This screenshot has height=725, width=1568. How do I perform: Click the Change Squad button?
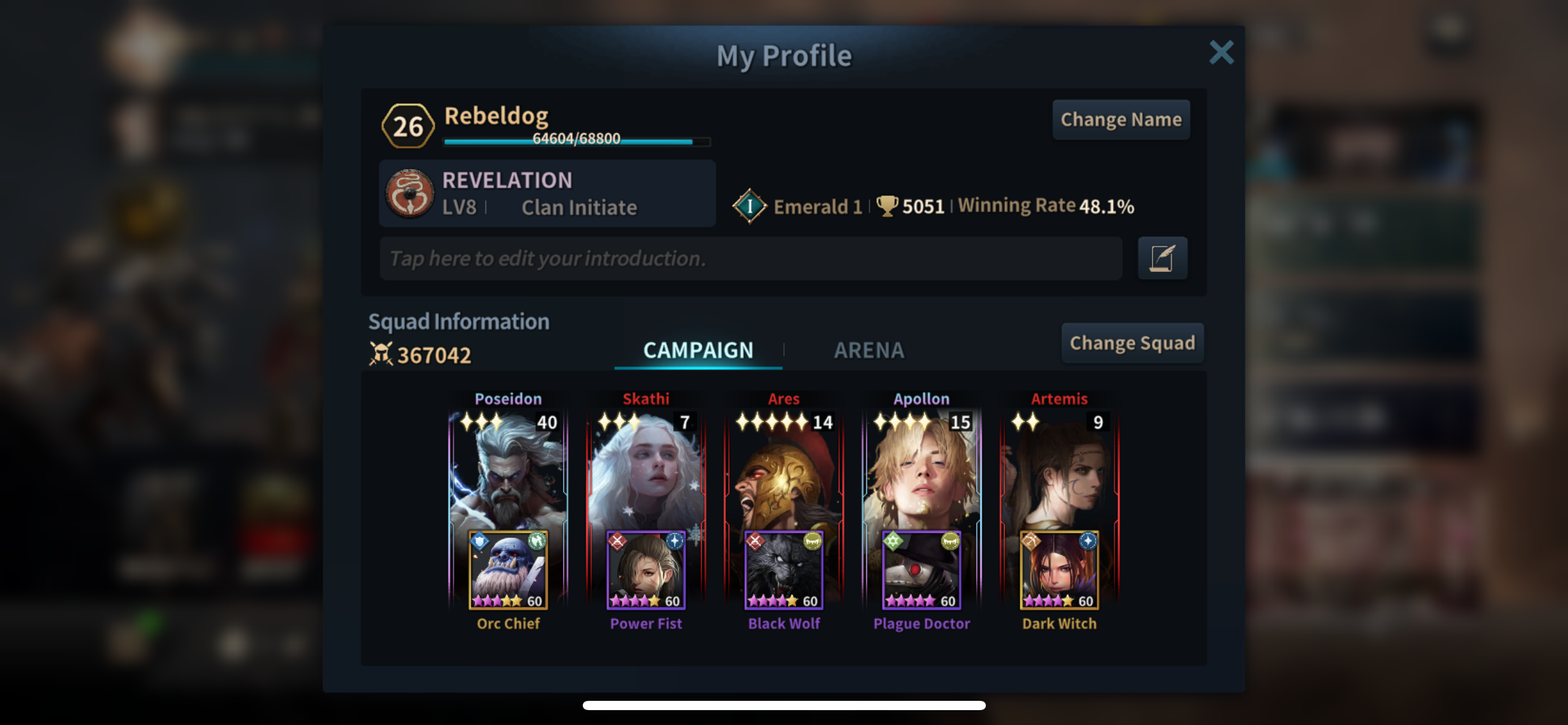click(1132, 343)
